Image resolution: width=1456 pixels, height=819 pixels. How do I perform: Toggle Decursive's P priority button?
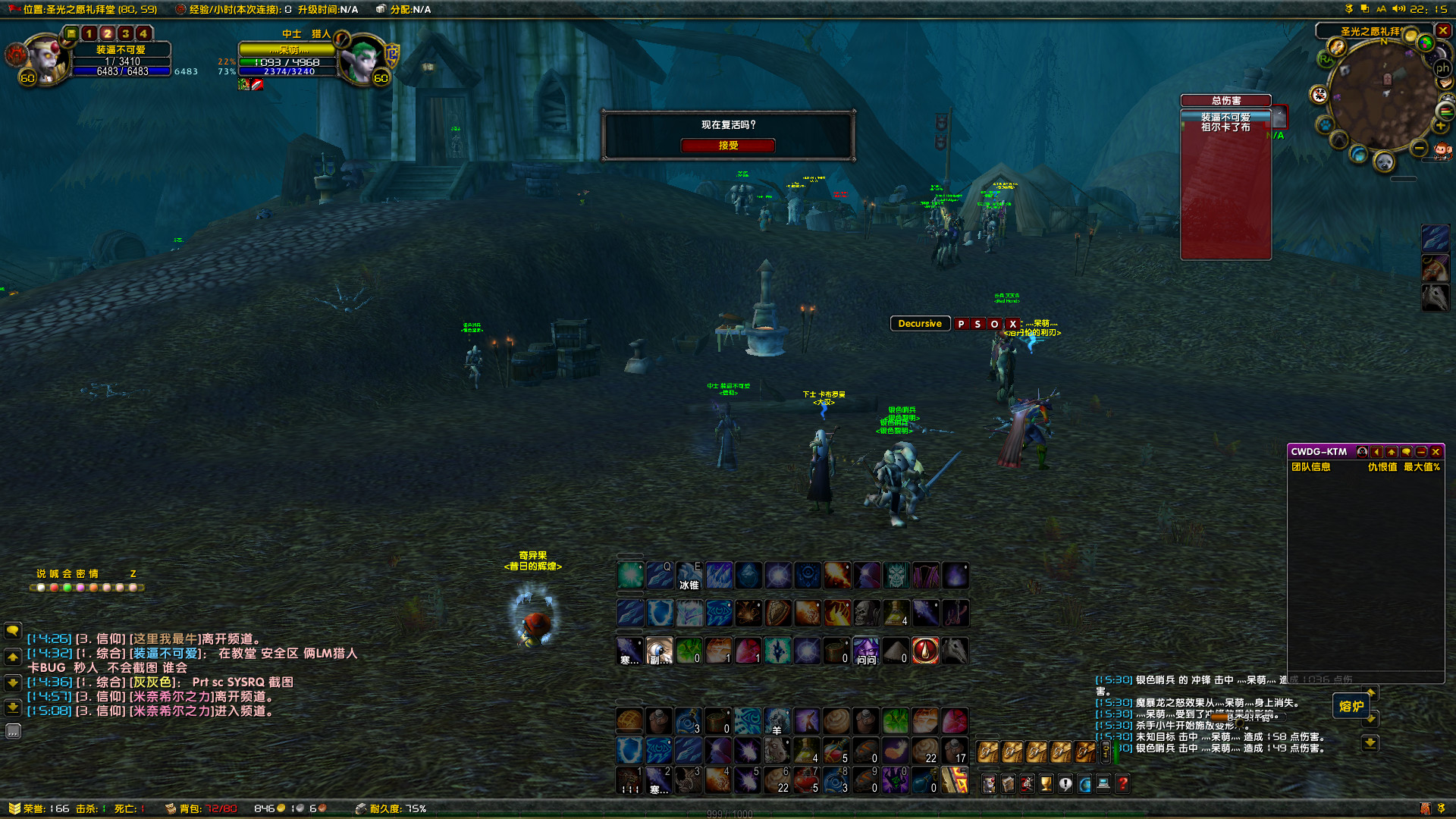(x=962, y=323)
